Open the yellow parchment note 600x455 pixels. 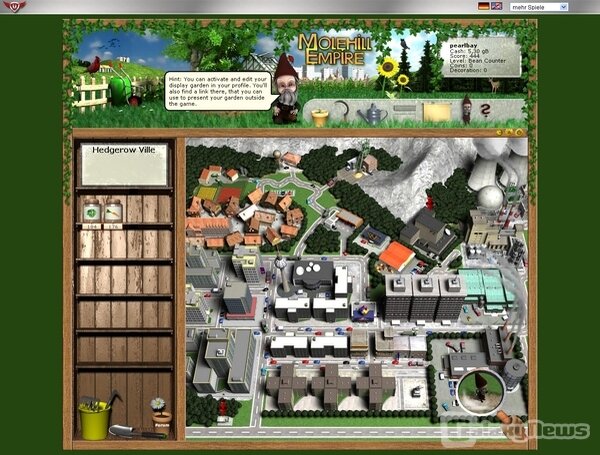tap(435, 113)
